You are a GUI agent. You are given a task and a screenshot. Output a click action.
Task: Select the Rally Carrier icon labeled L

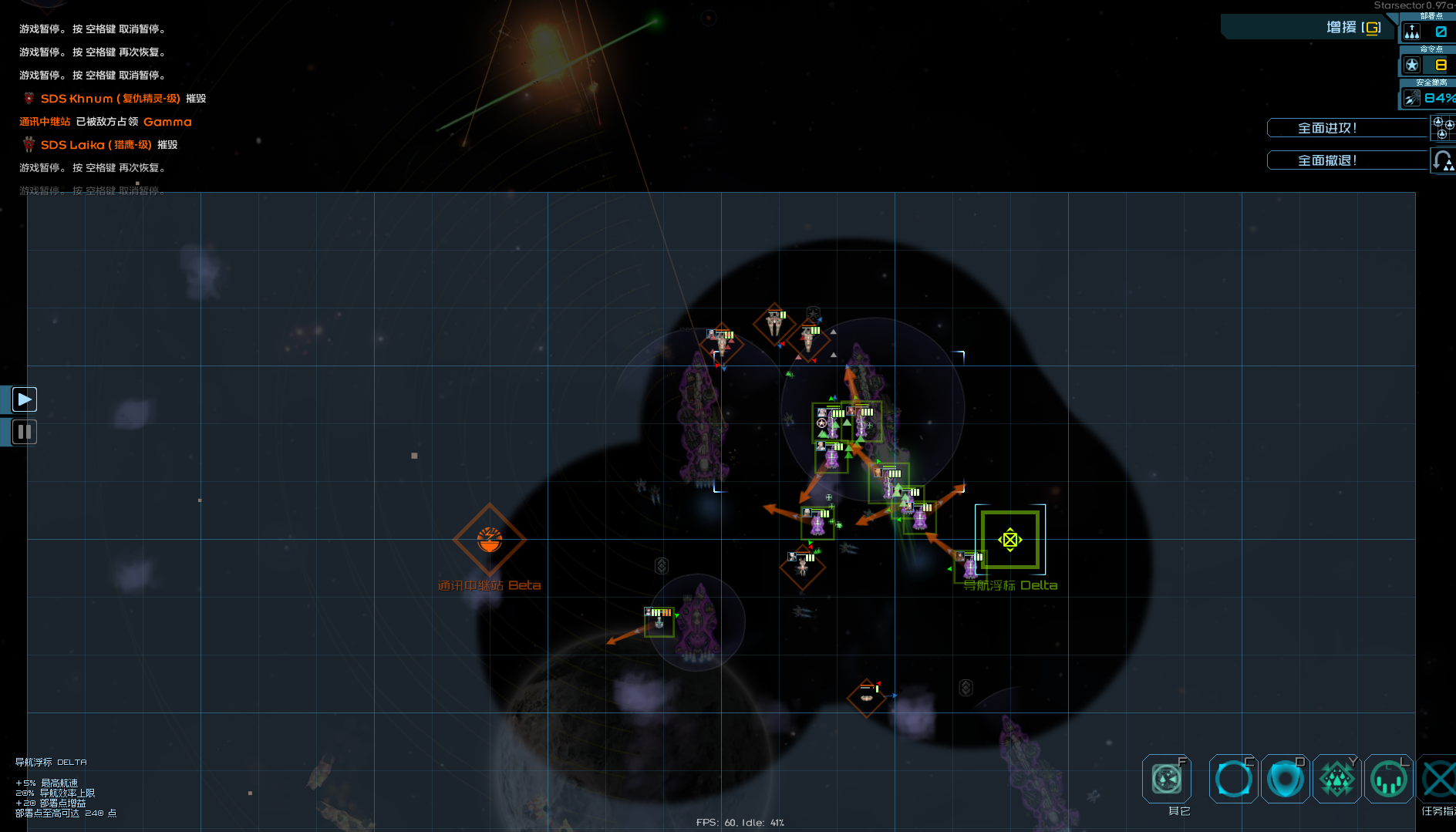[x=1389, y=779]
